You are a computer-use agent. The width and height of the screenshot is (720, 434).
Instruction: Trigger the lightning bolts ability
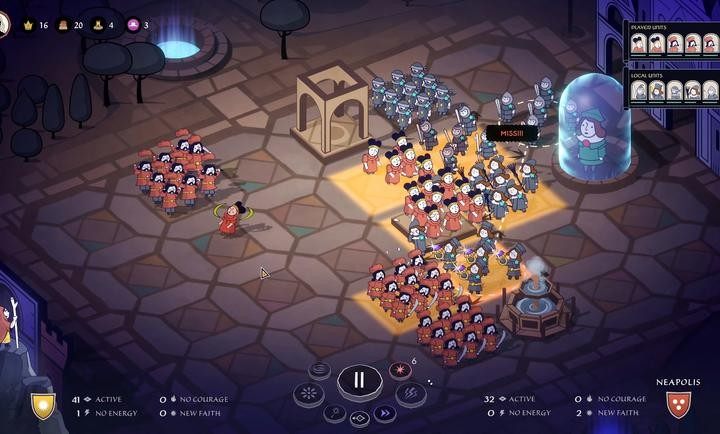pyautogui.click(x=411, y=394)
